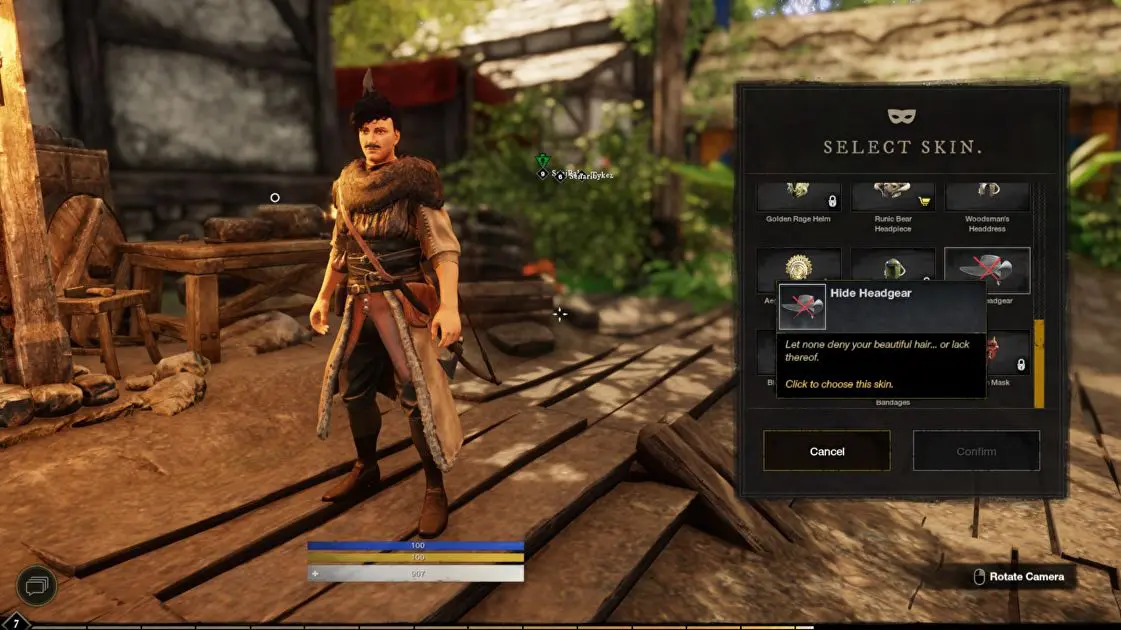Cancel the skin selection
The image size is (1121, 630).
(x=826, y=451)
